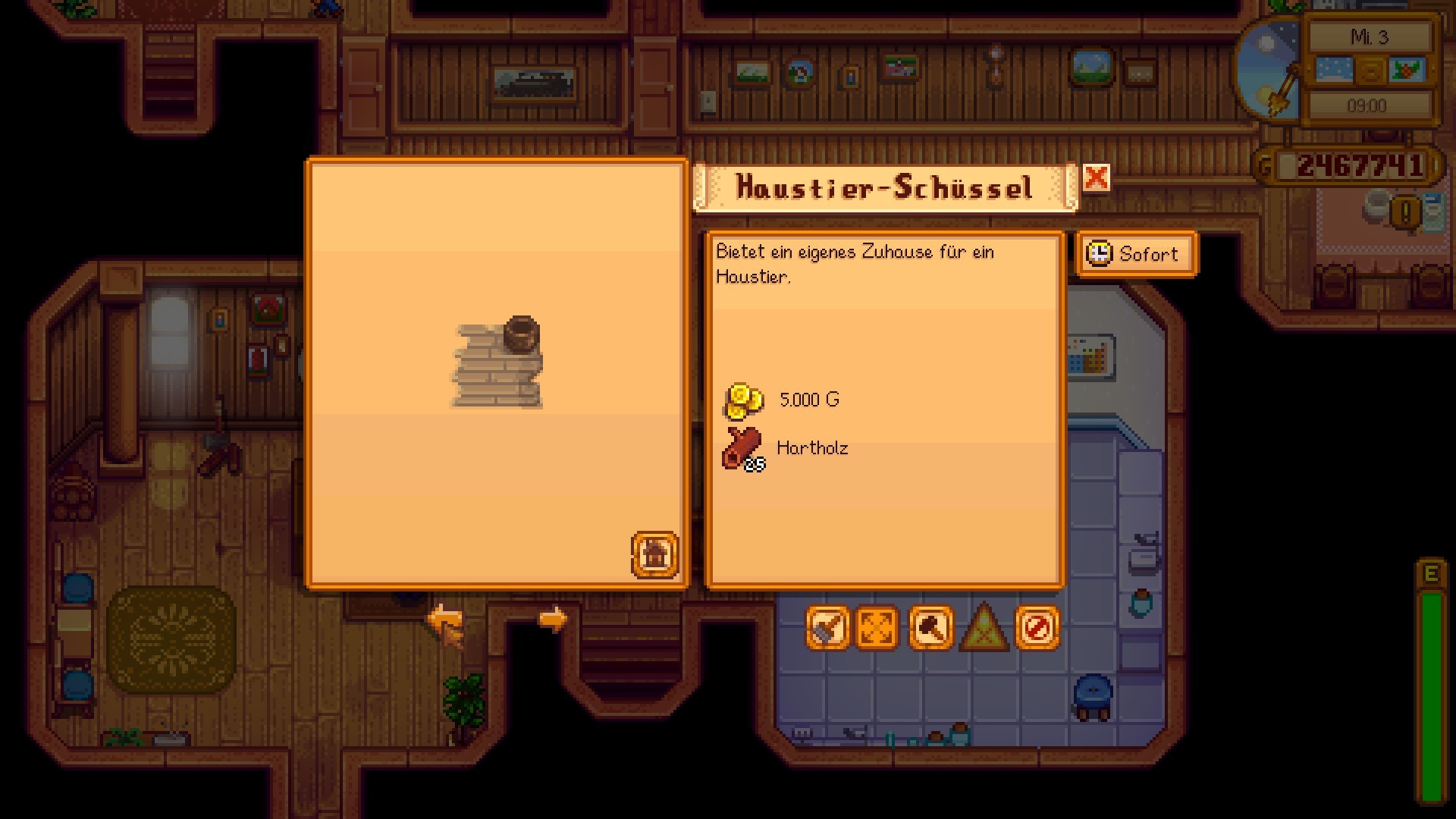Open the quest journal exclamation icon
This screenshot has width=1456, height=819.
click(x=1405, y=212)
